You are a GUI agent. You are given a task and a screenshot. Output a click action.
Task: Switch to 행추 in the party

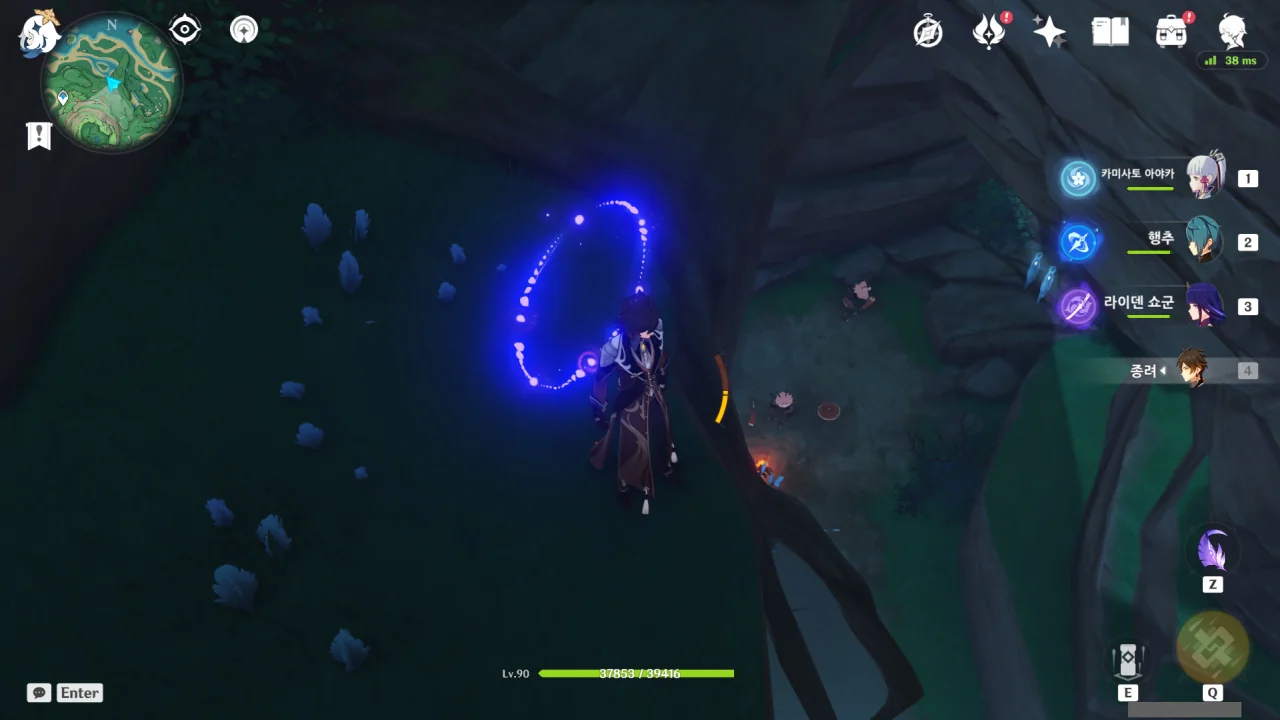[1204, 241]
